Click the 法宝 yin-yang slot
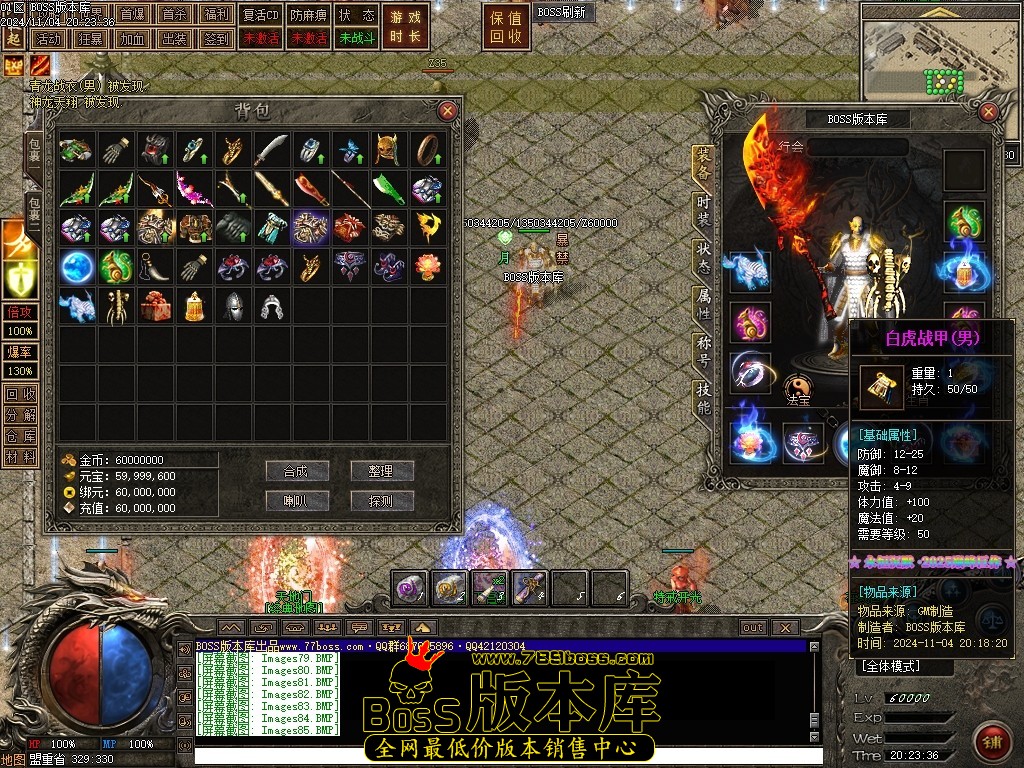The height and width of the screenshot is (768, 1024). (797, 386)
